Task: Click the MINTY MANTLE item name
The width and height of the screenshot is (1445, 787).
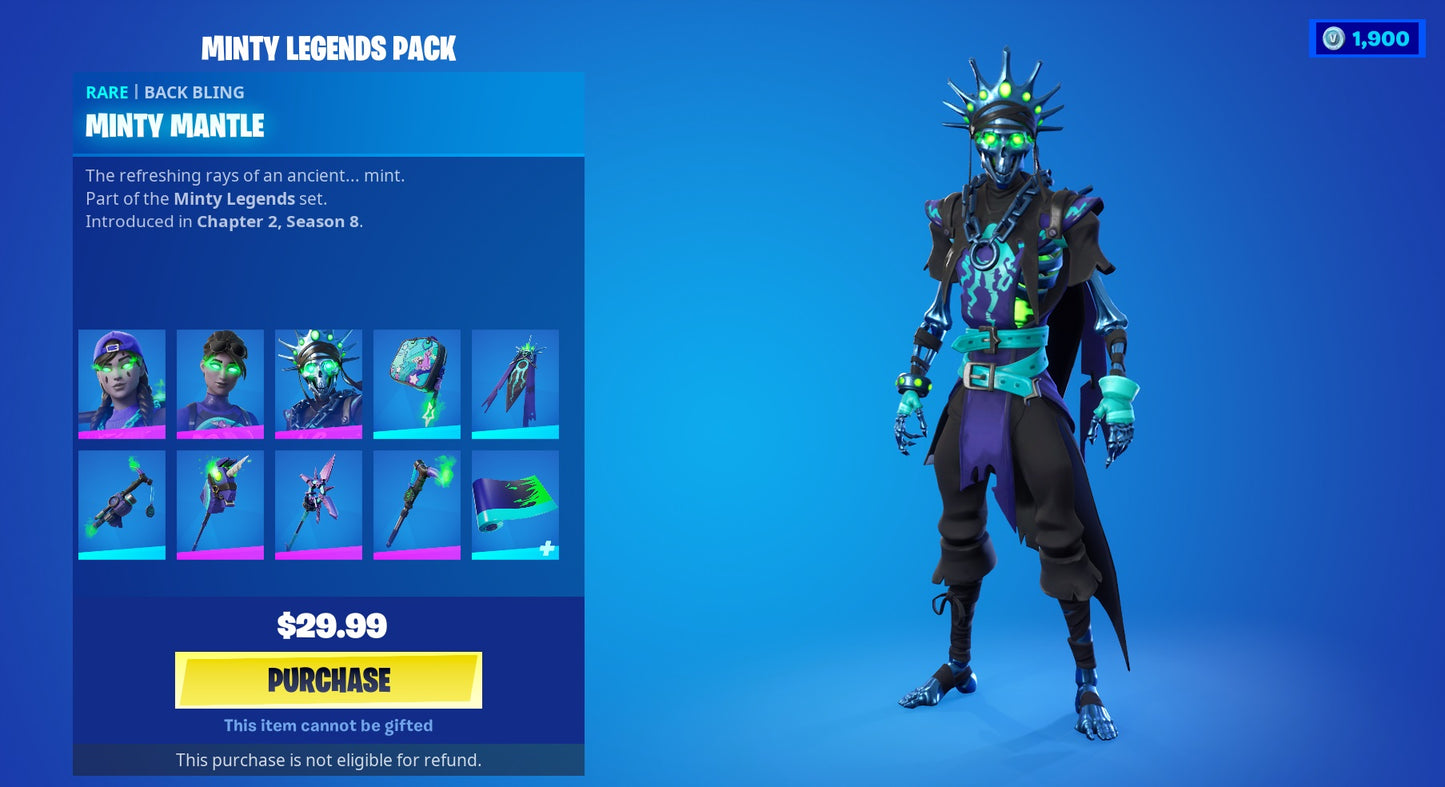Action: coord(174,126)
